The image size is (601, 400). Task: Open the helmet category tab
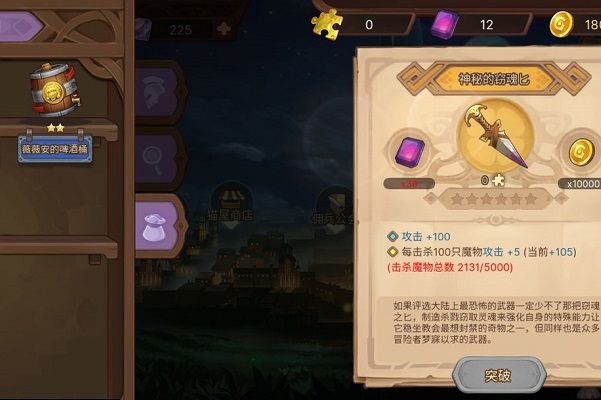(x=159, y=92)
